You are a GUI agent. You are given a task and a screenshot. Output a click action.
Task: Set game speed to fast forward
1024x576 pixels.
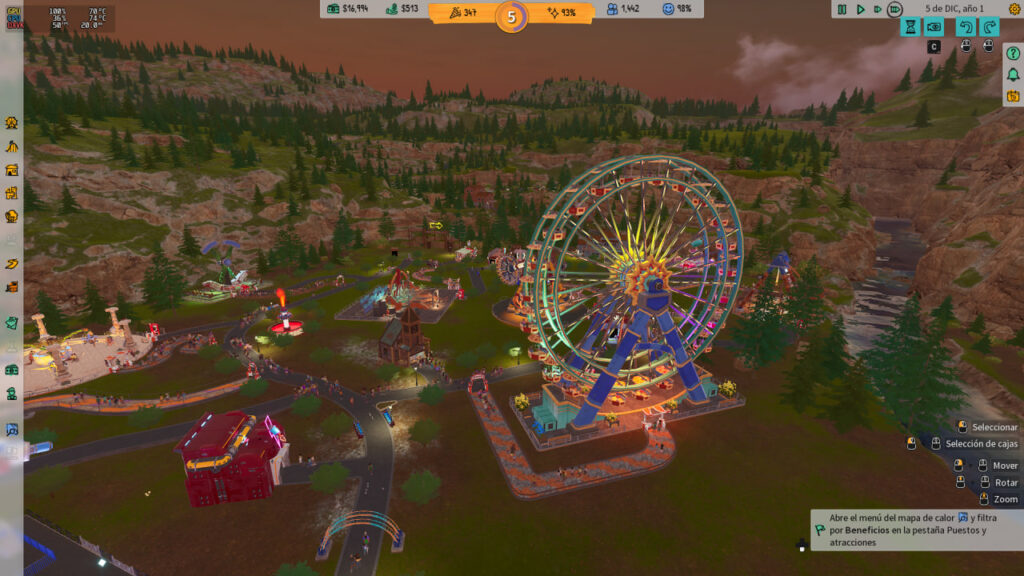(877, 9)
